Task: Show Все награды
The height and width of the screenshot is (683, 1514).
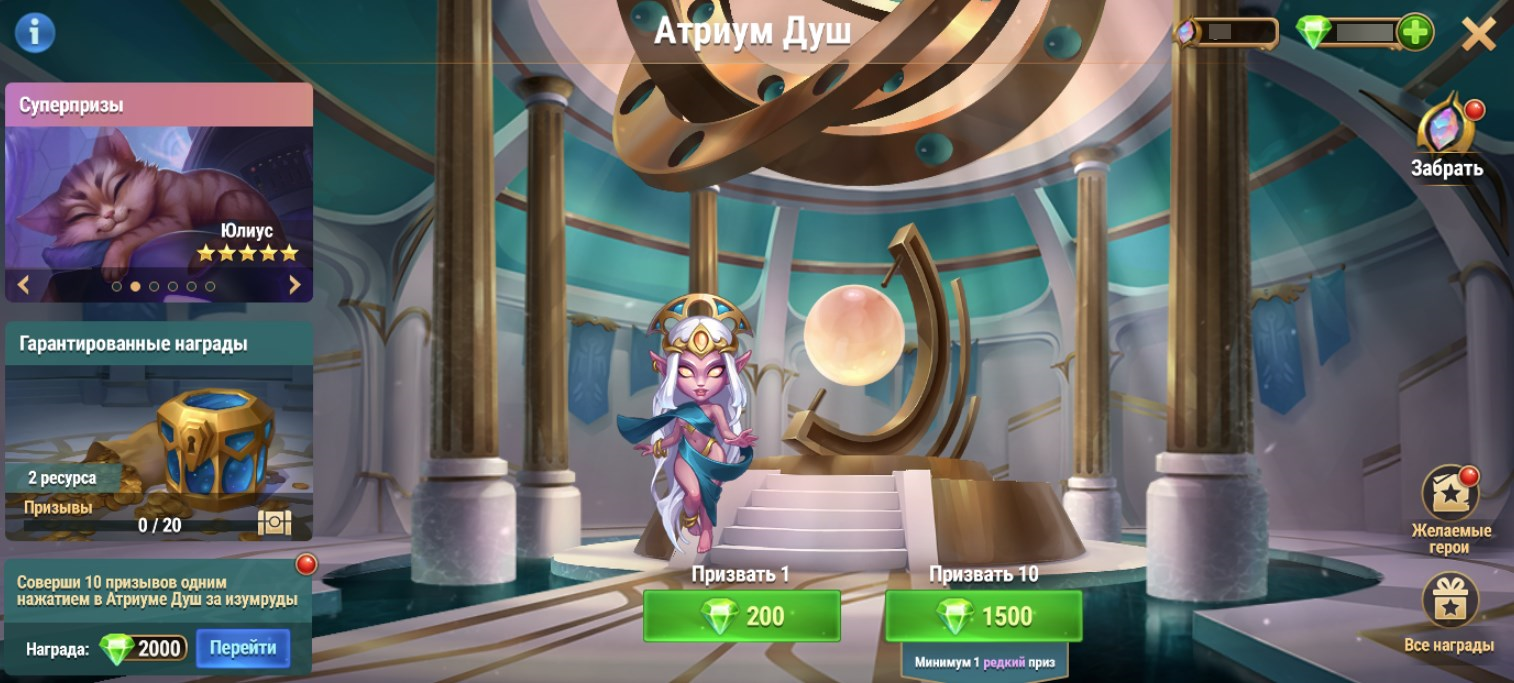Action: (1450, 601)
